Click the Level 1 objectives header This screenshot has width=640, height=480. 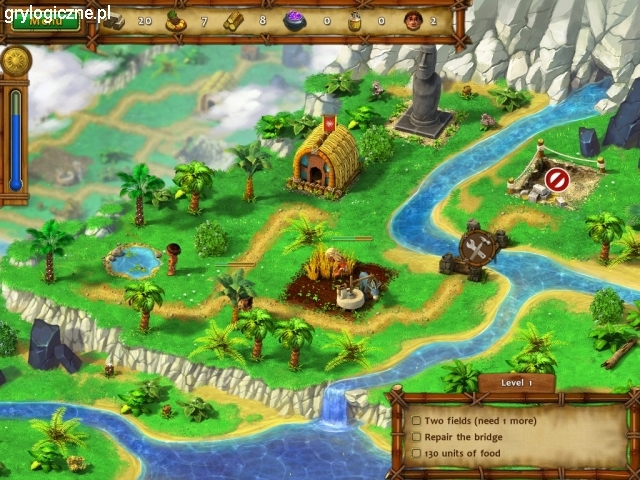point(515,383)
